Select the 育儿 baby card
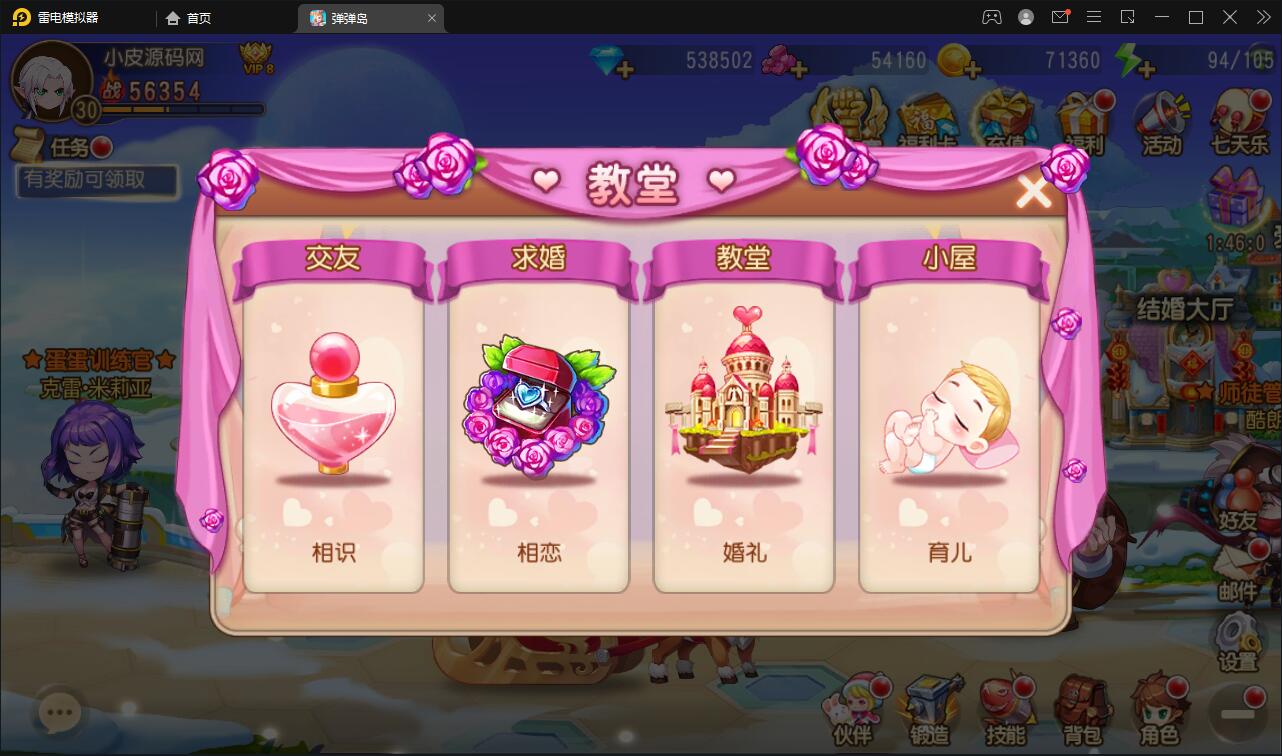This screenshot has width=1282, height=756. 949,420
